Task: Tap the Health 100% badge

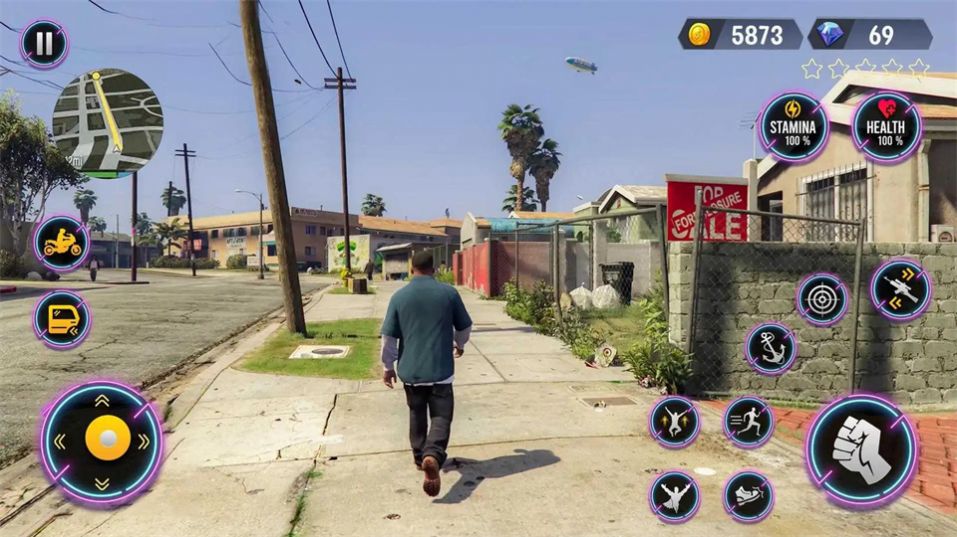Action: (x=886, y=127)
